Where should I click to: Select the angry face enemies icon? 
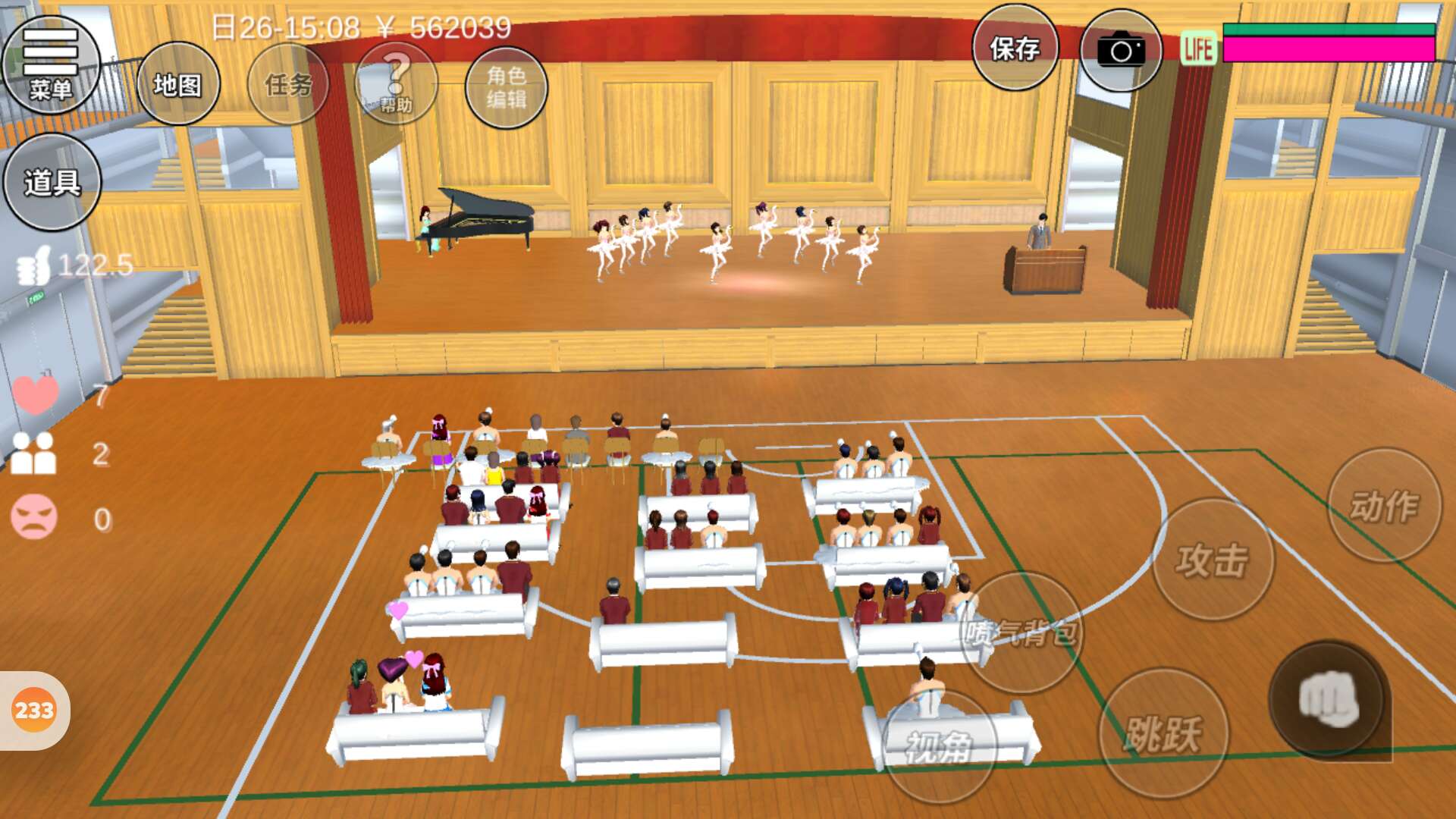pyautogui.click(x=34, y=517)
